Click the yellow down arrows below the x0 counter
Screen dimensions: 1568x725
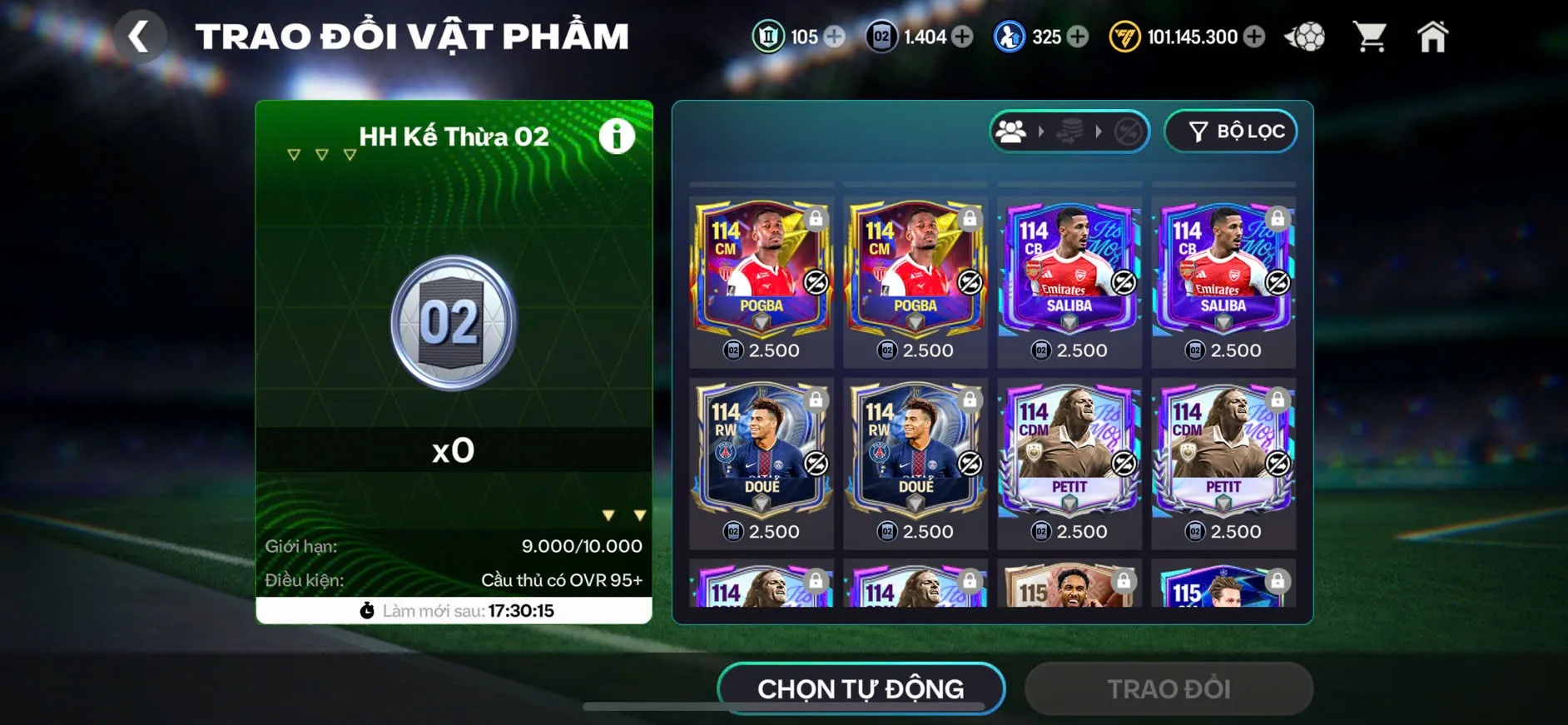point(623,514)
